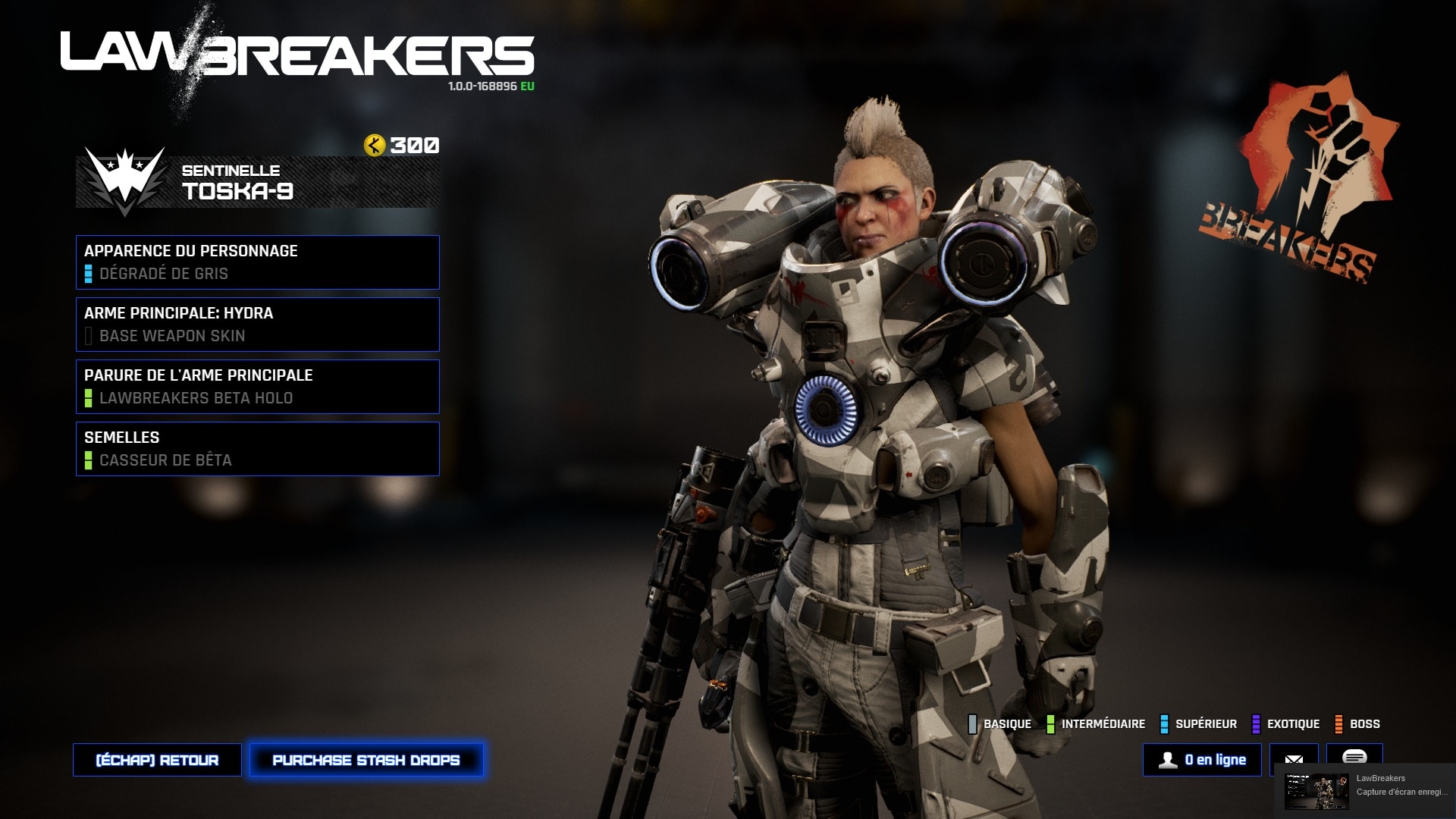Choose the Semelles customization row
1456x819 pixels.
tap(257, 449)
